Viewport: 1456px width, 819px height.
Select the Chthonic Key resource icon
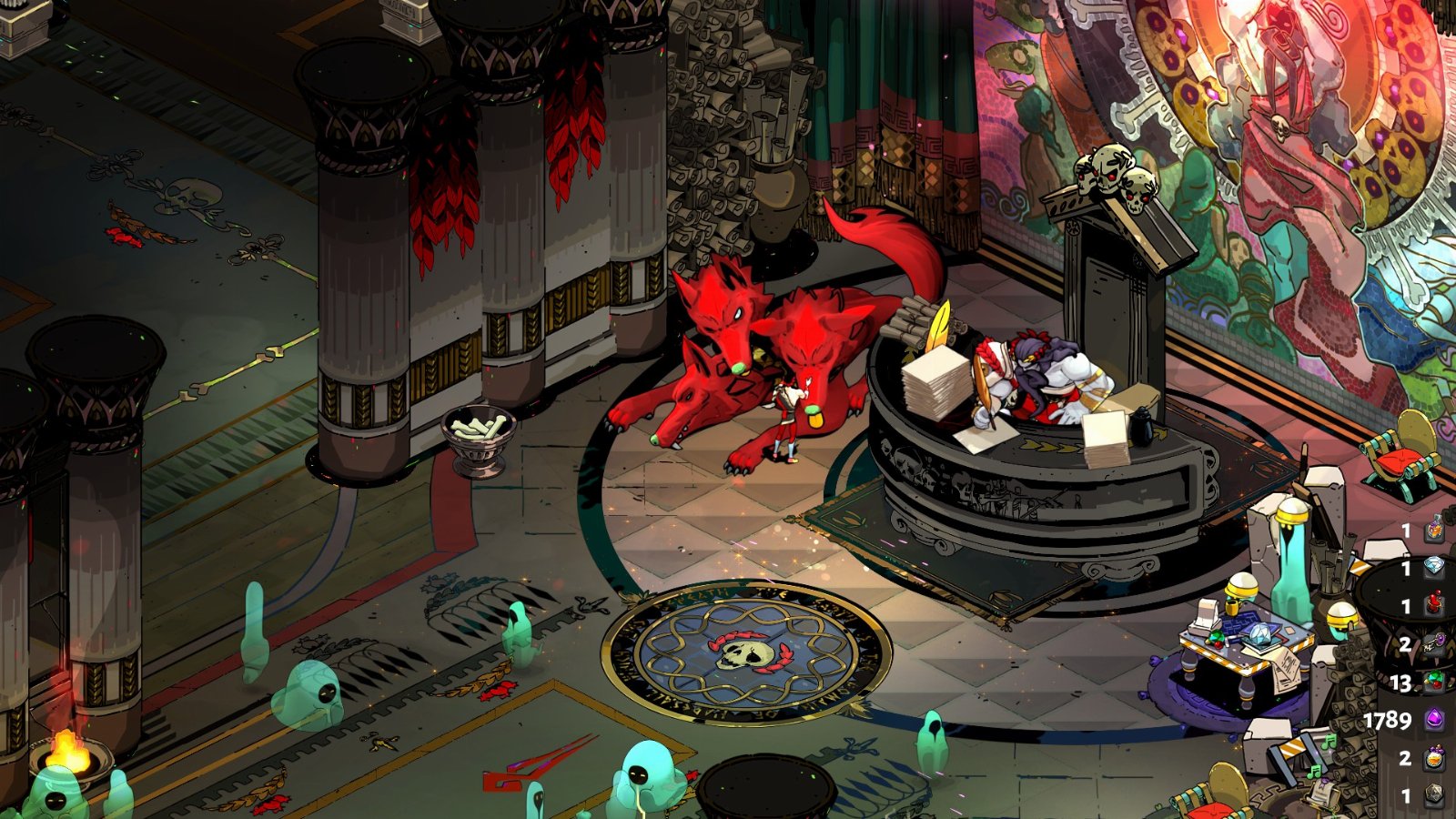click(x=1434, y=643)
